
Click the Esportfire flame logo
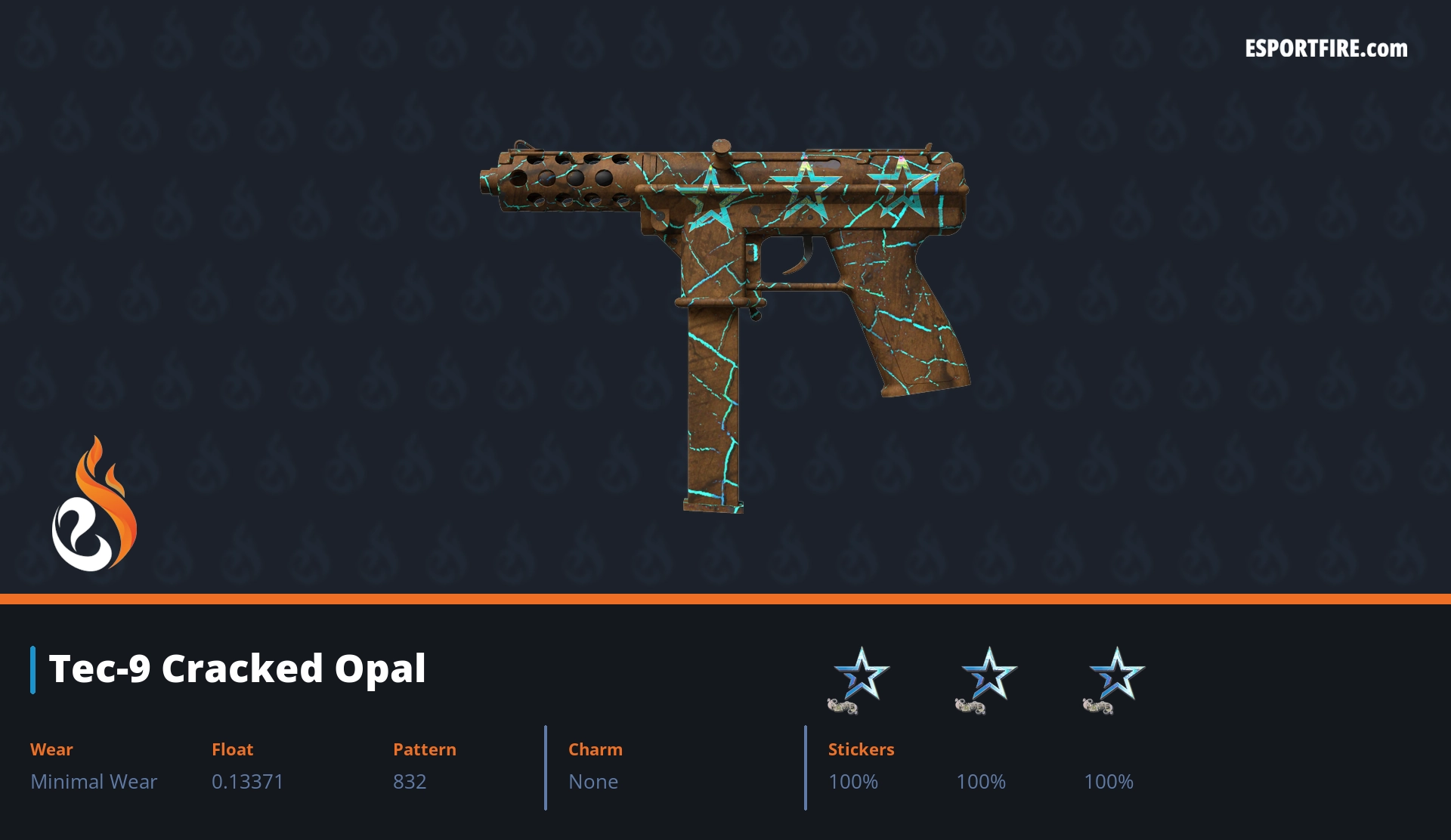click(x=94, y=505)
